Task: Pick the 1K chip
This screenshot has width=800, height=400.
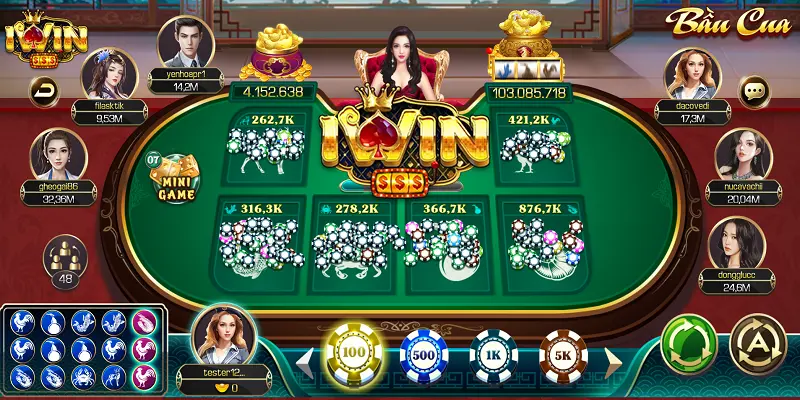Action: 493,356
